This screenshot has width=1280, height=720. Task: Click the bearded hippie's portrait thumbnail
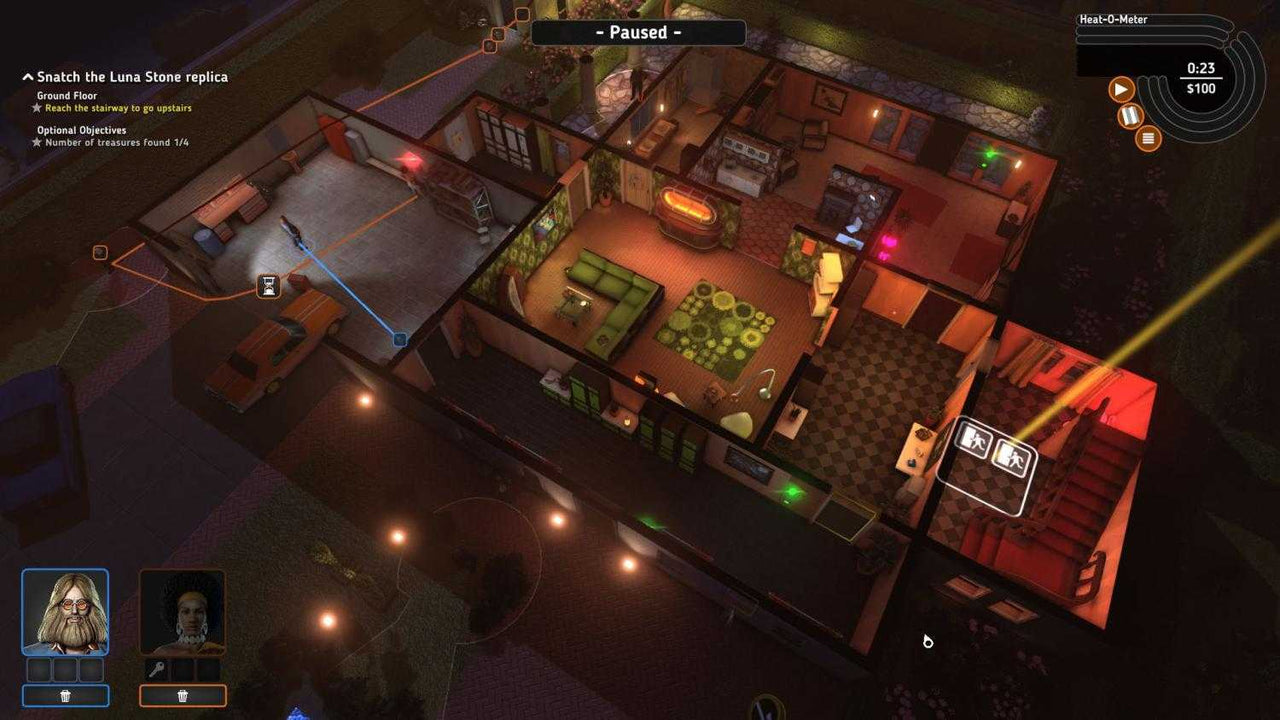[66, 610]
